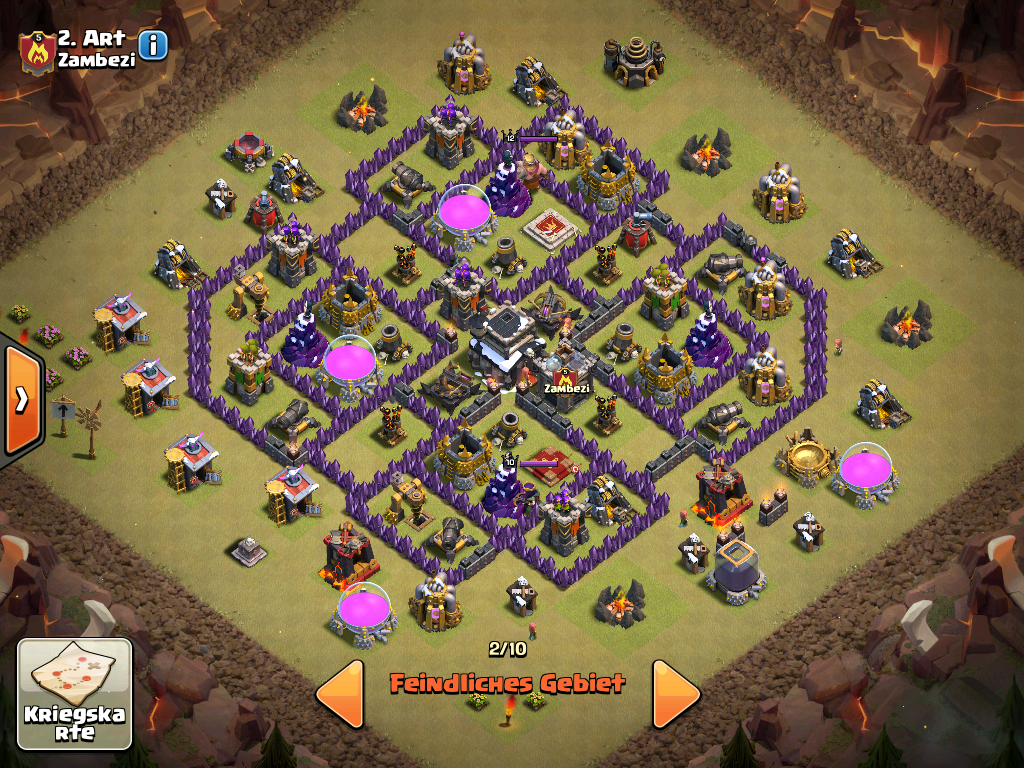Open the blue info button beside Zambezi
This screenshot has width=1024, height=768.
[153, 45]
